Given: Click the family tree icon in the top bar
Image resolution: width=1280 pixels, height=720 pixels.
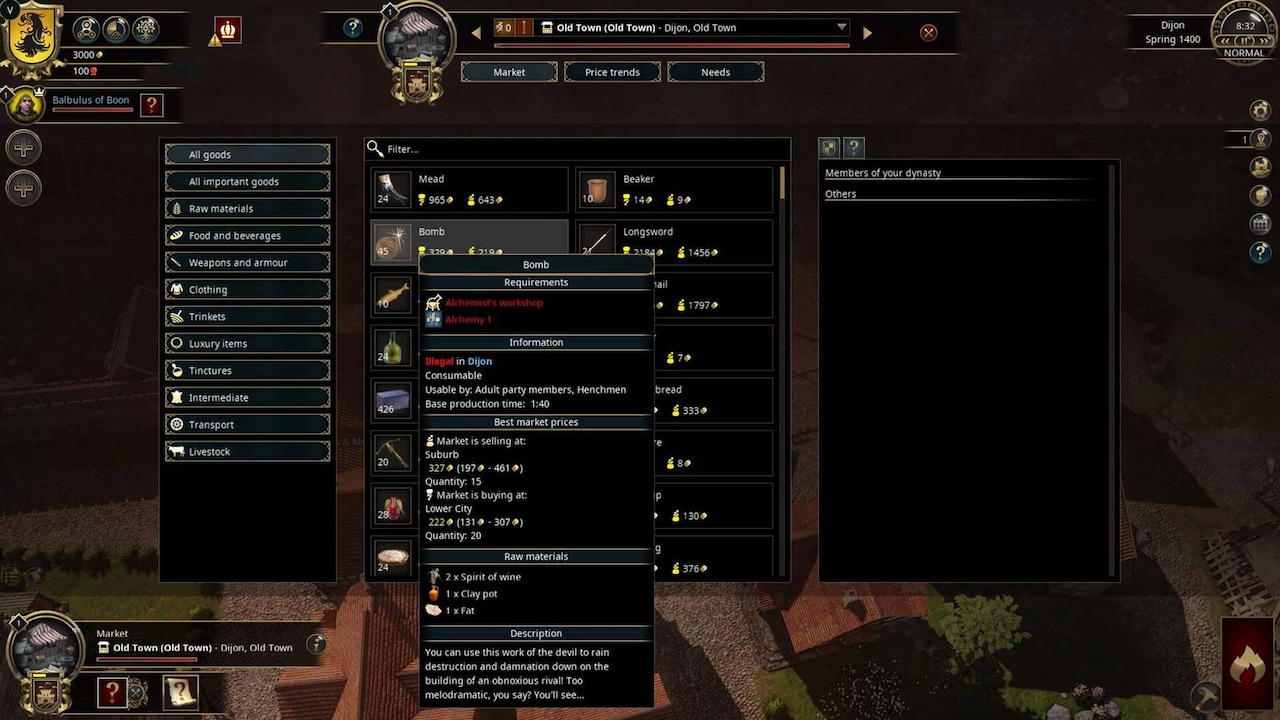Looking at the screenshot, I should [146, 28].
